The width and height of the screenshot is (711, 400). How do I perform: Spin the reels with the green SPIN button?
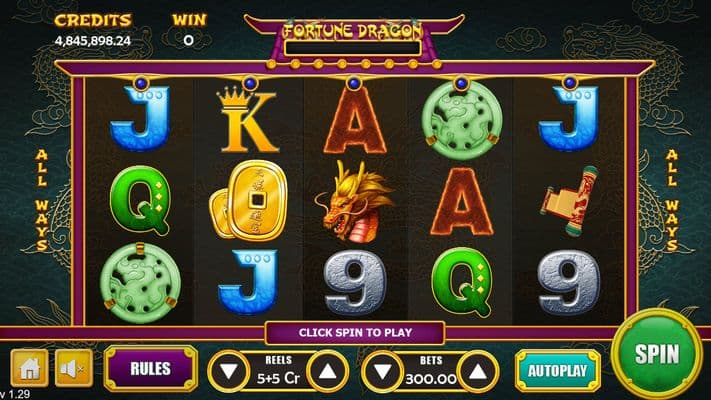point(657,354)
